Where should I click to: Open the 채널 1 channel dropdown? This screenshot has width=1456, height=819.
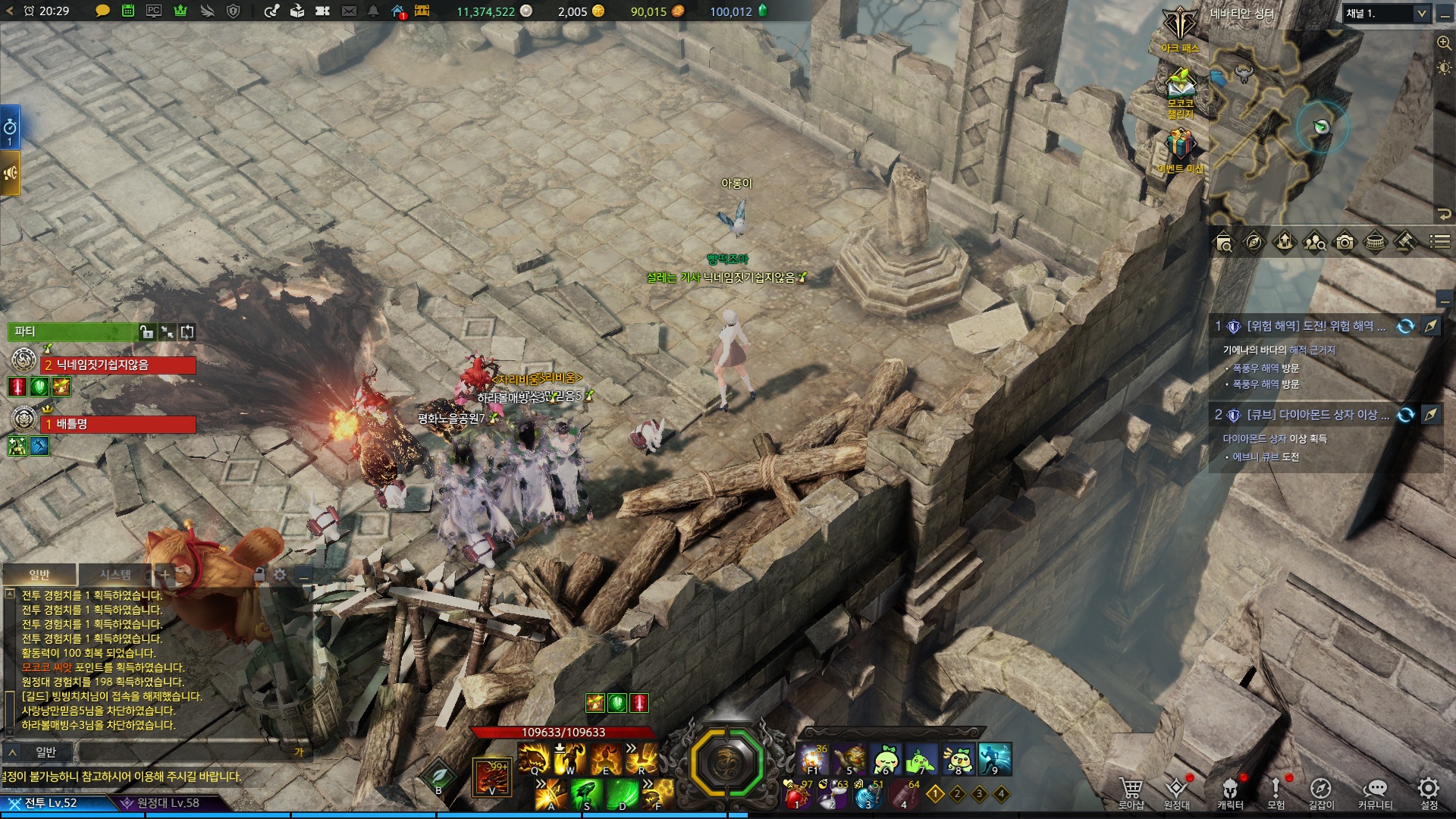(1386, 14)
